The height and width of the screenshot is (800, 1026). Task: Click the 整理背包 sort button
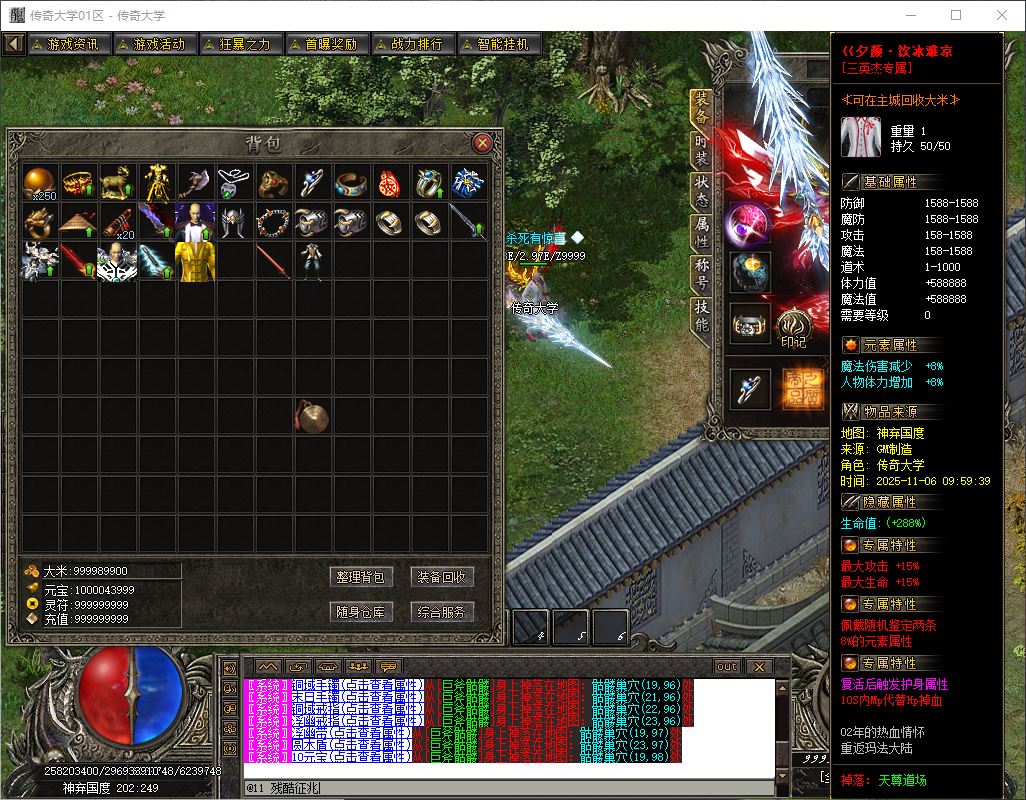[x=360, y=577]
